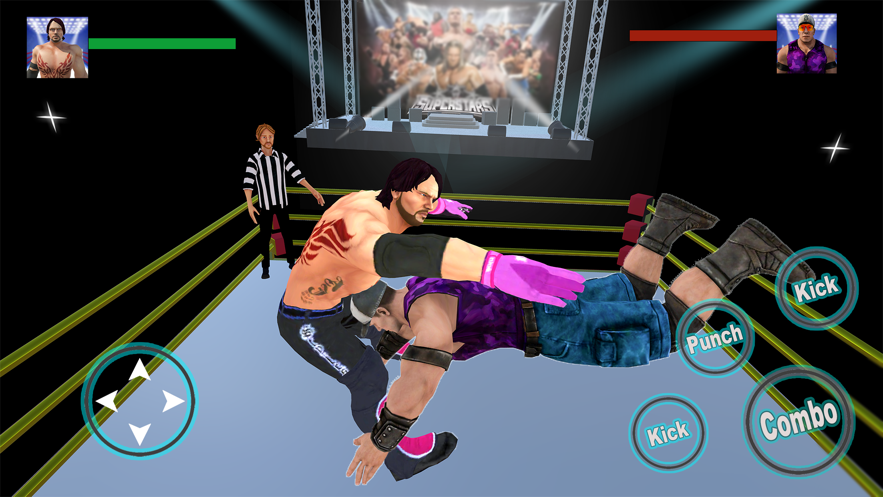Use the Kick button above Punch
Image resolution: width=883 pixels, height=497 pixels.
pyautogui.click(x=816, y=289)
